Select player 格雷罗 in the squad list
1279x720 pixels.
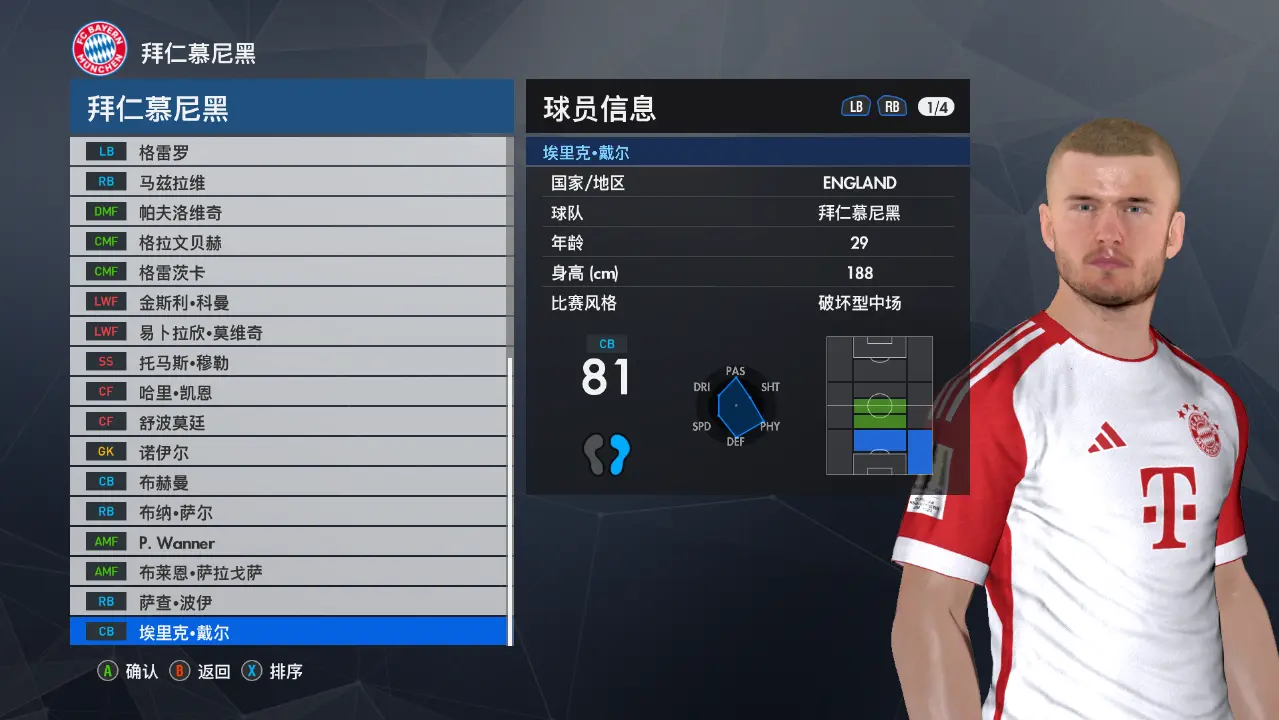click(x=288, y=152)
